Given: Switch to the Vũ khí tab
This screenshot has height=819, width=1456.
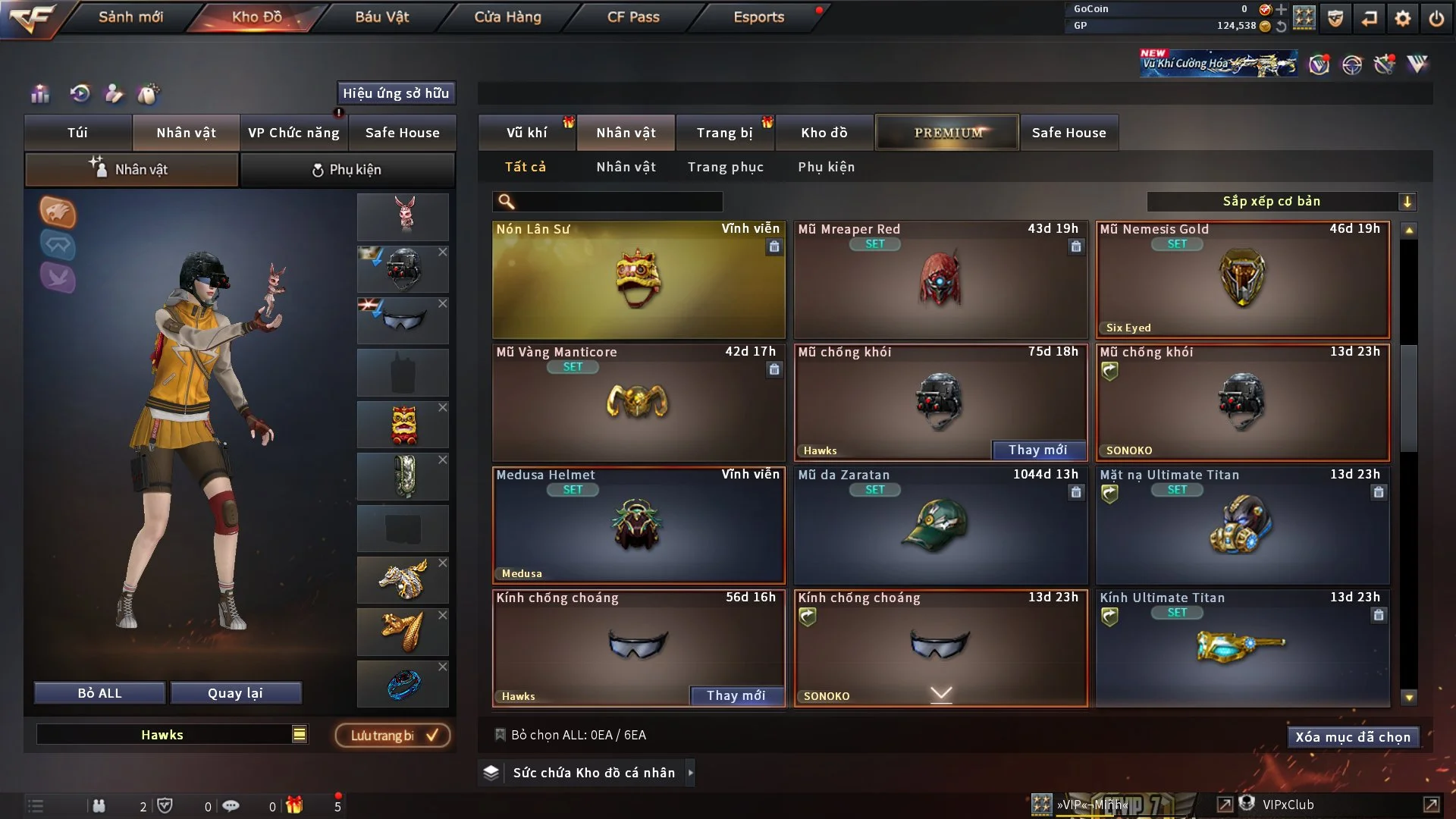Looking at the screenshot, I should 526,133.
